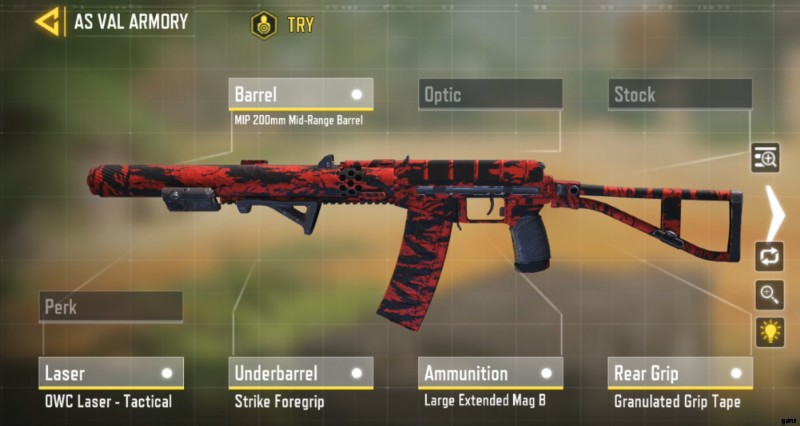
Task: Select the empty Optic slot
Action: point(490,94)
